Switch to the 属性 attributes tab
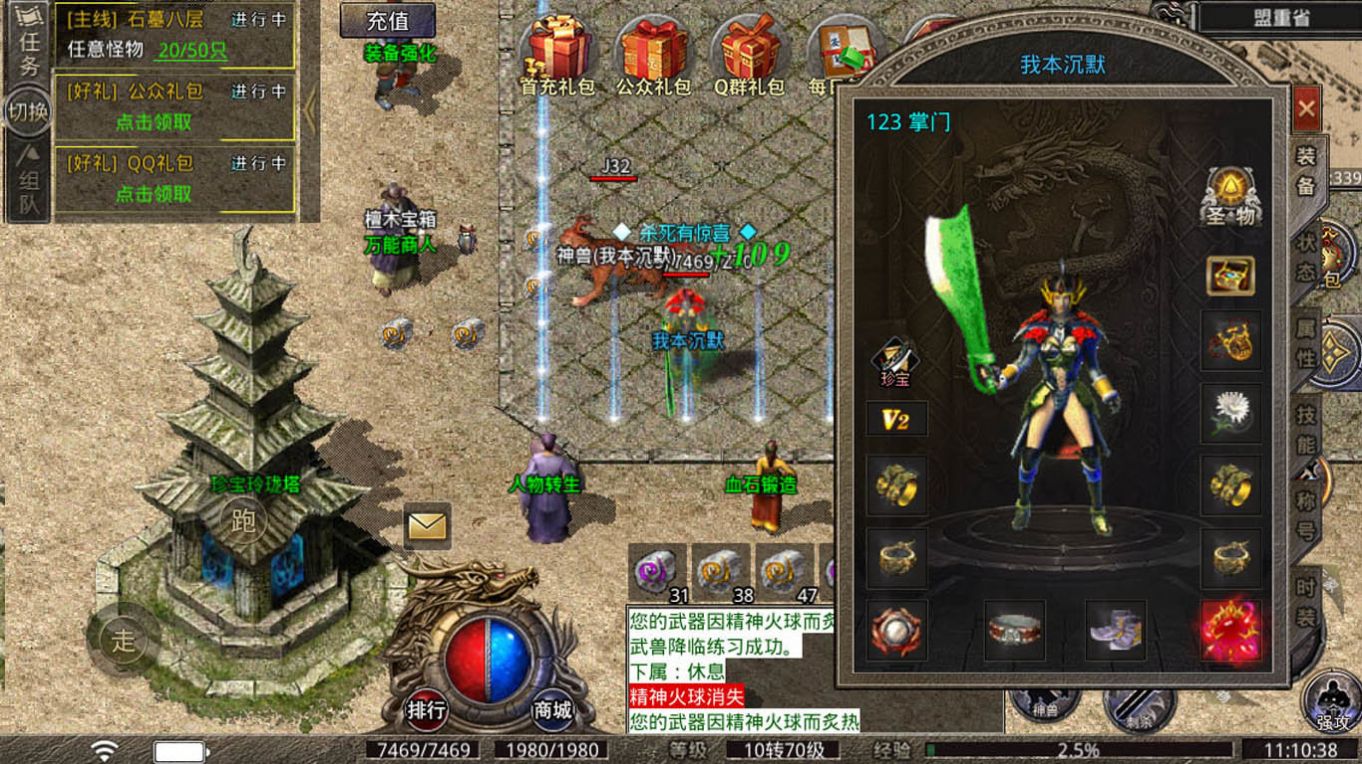This screenshot has width=1362, height=764. click(1306, 343)
